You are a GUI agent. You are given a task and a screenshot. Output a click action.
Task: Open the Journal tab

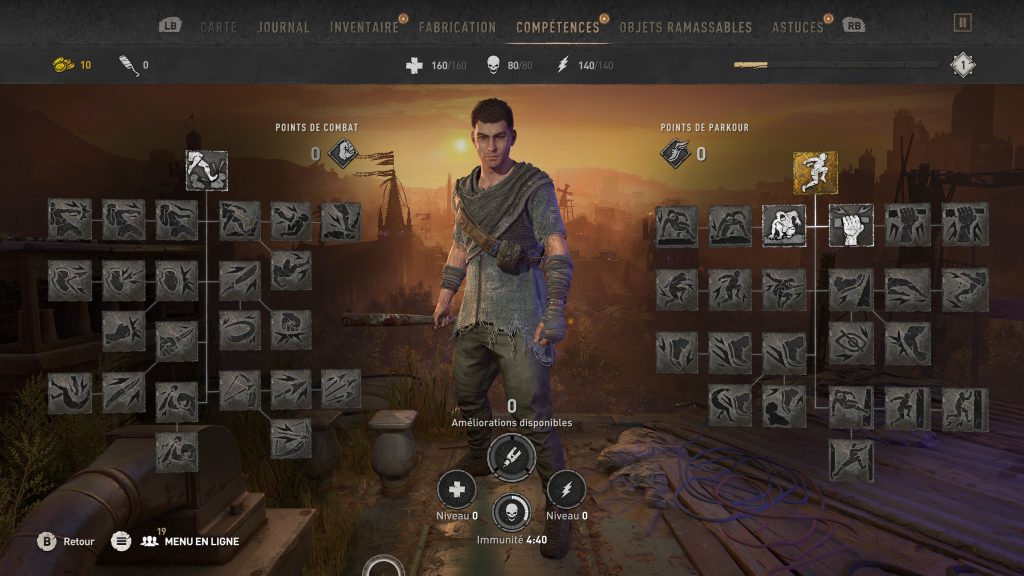pos(284,27)
